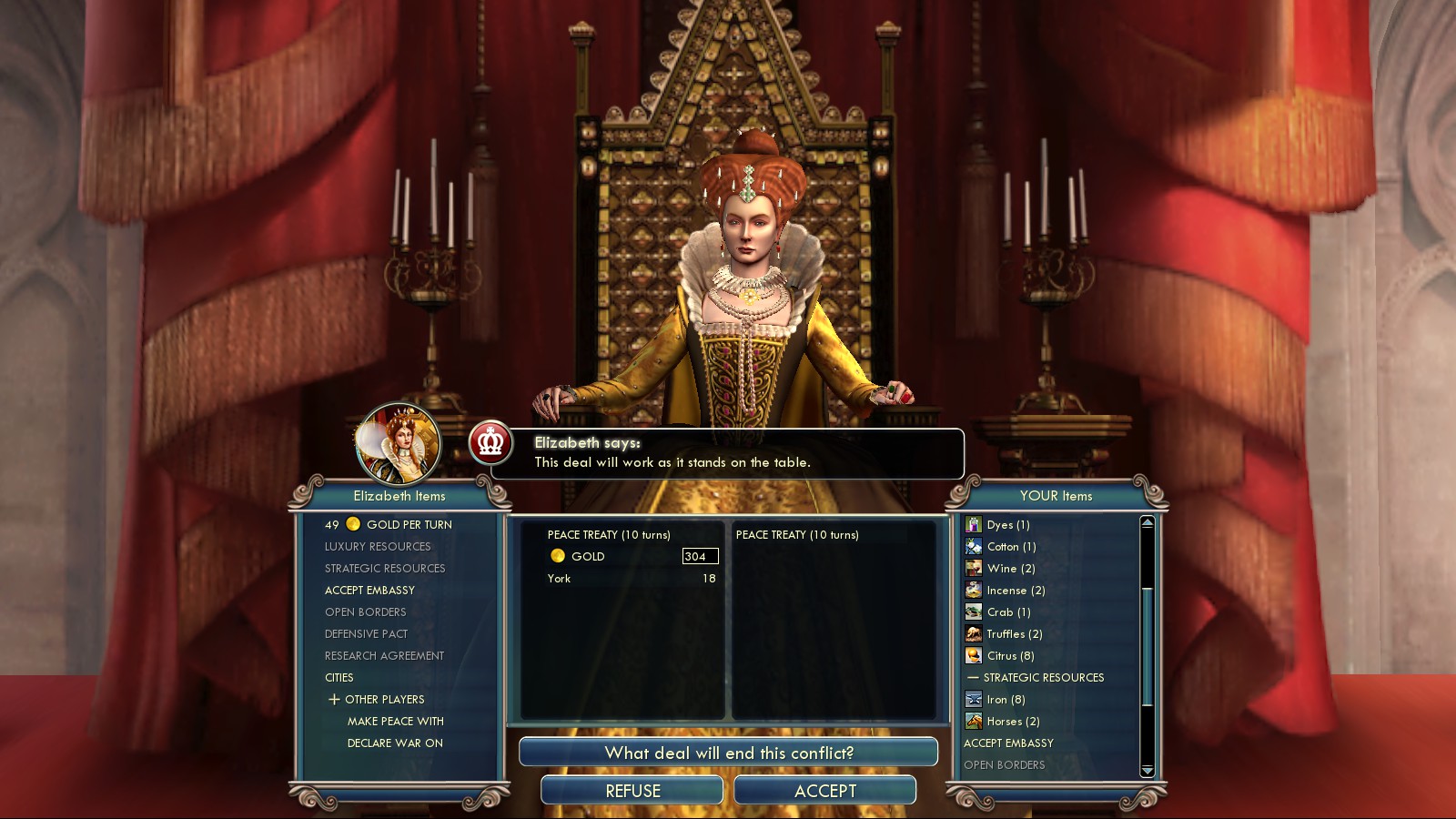The image size is (1456, 819).
Task: Request Elizabeth's Accept Embassy item
Action: [x=369, y=591]
